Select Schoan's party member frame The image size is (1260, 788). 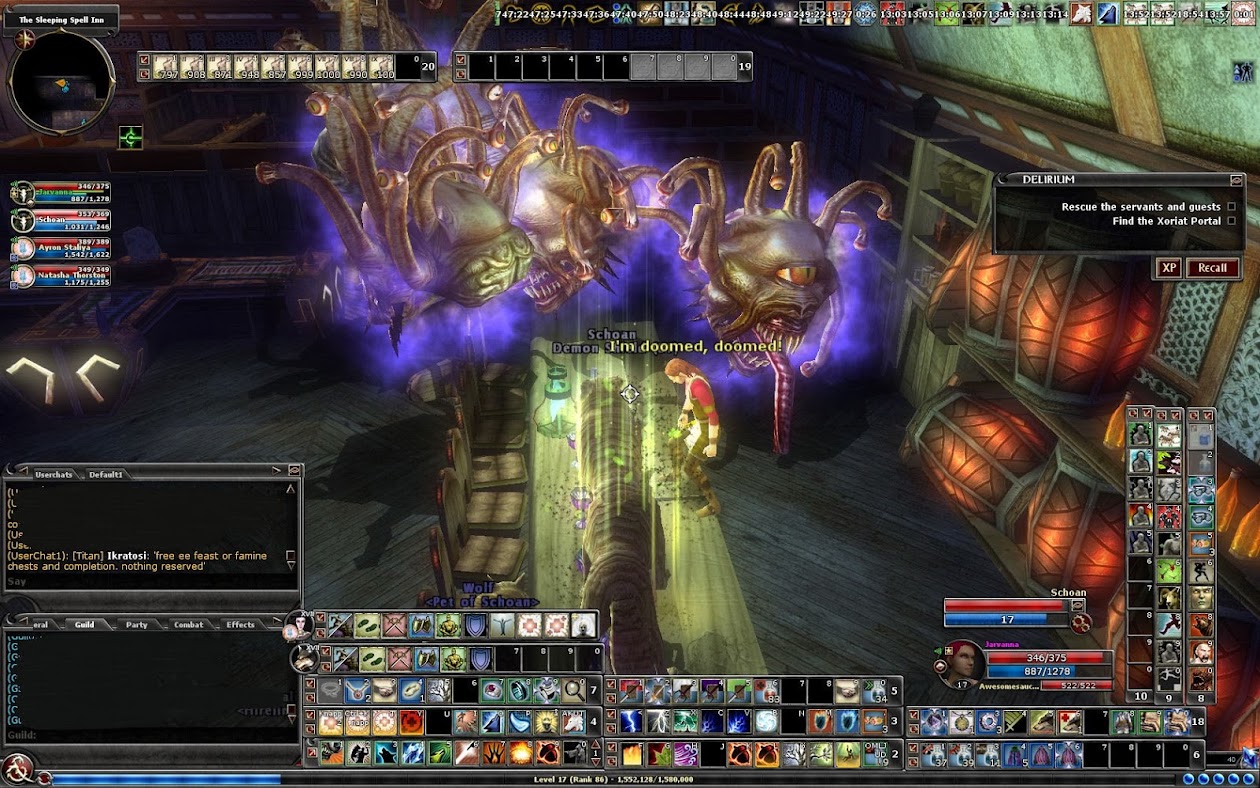coord(64,220)
